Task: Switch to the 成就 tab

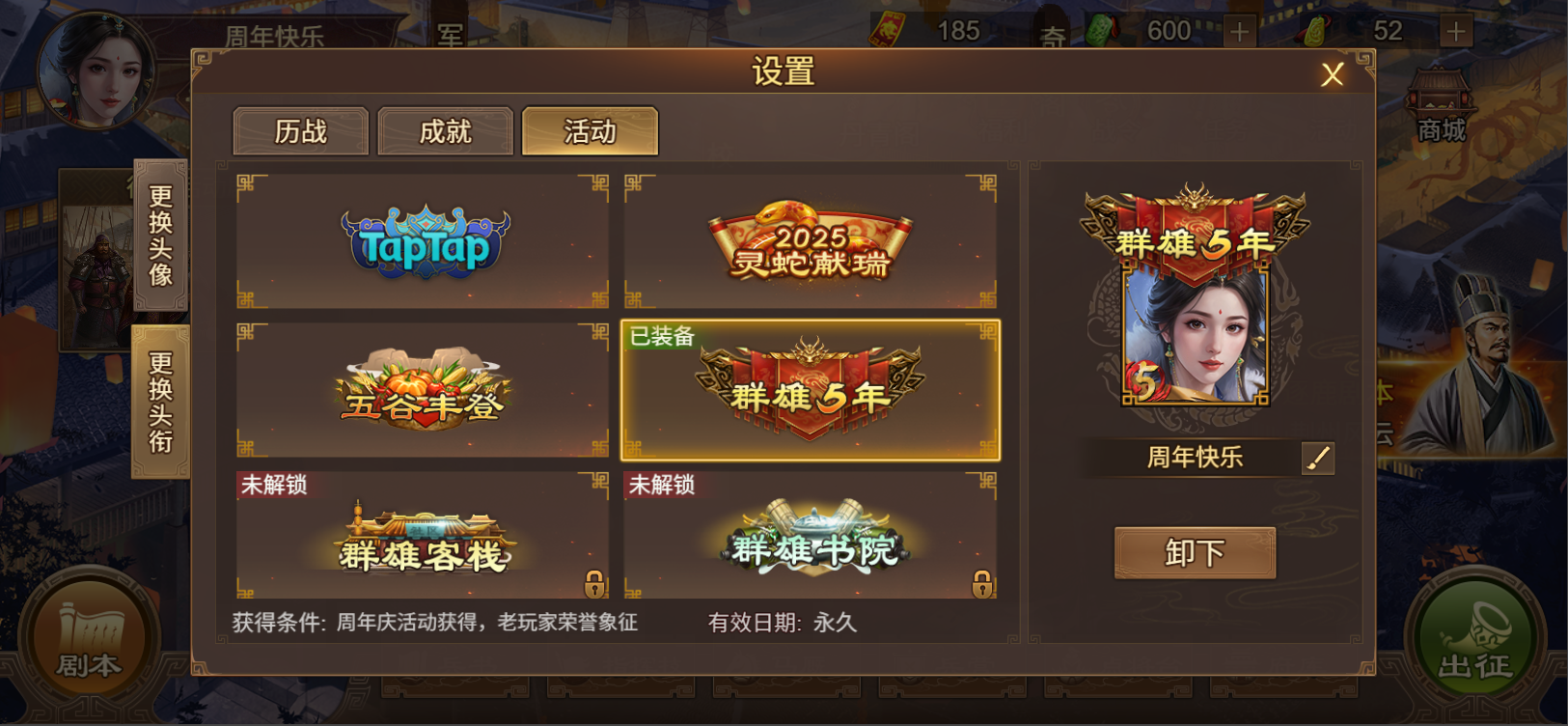Action: [x=445, y=131]
